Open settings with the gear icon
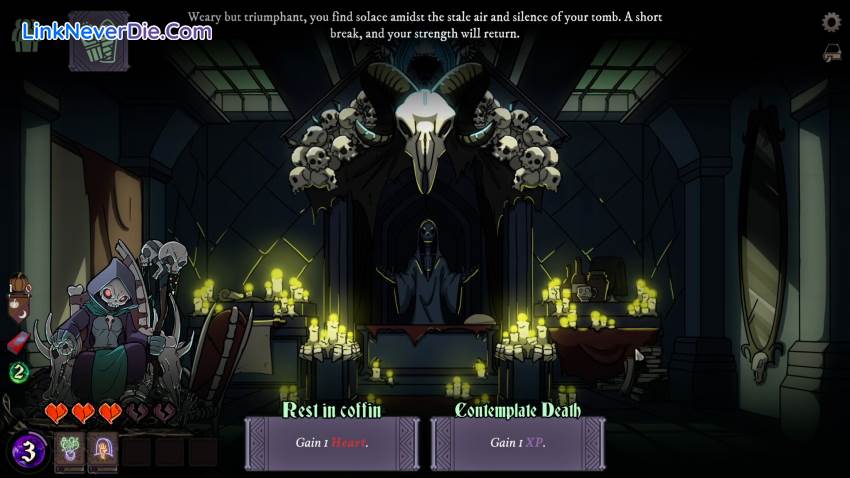The height and width of the screenshot is (478, 850). tap(831, 22)
